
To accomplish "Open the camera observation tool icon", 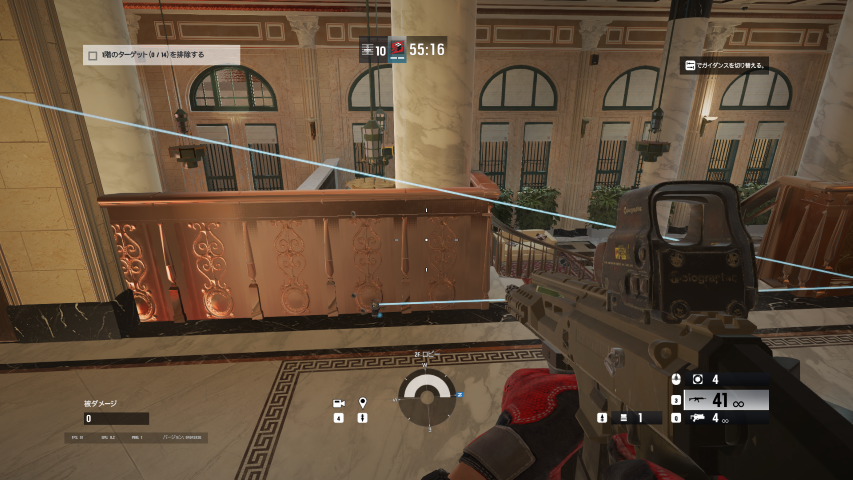I will coord(339,403).
